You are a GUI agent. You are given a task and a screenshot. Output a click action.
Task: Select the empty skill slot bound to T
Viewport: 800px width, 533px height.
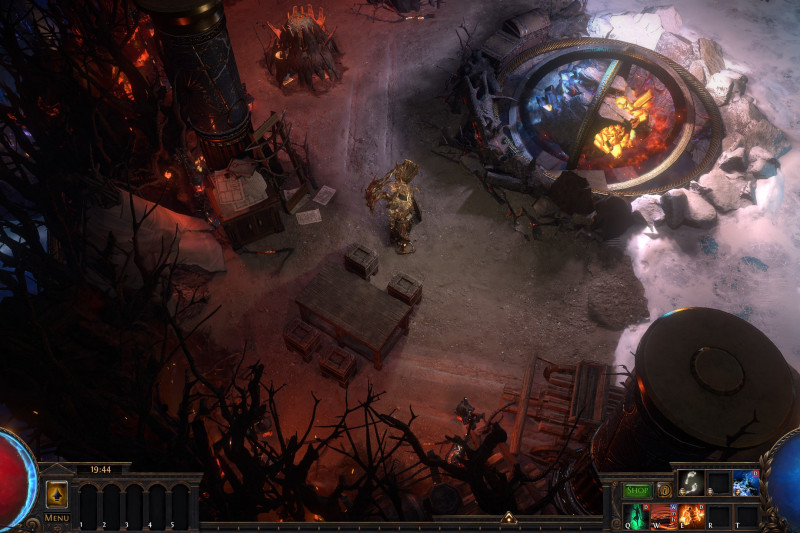click(745, 516)
